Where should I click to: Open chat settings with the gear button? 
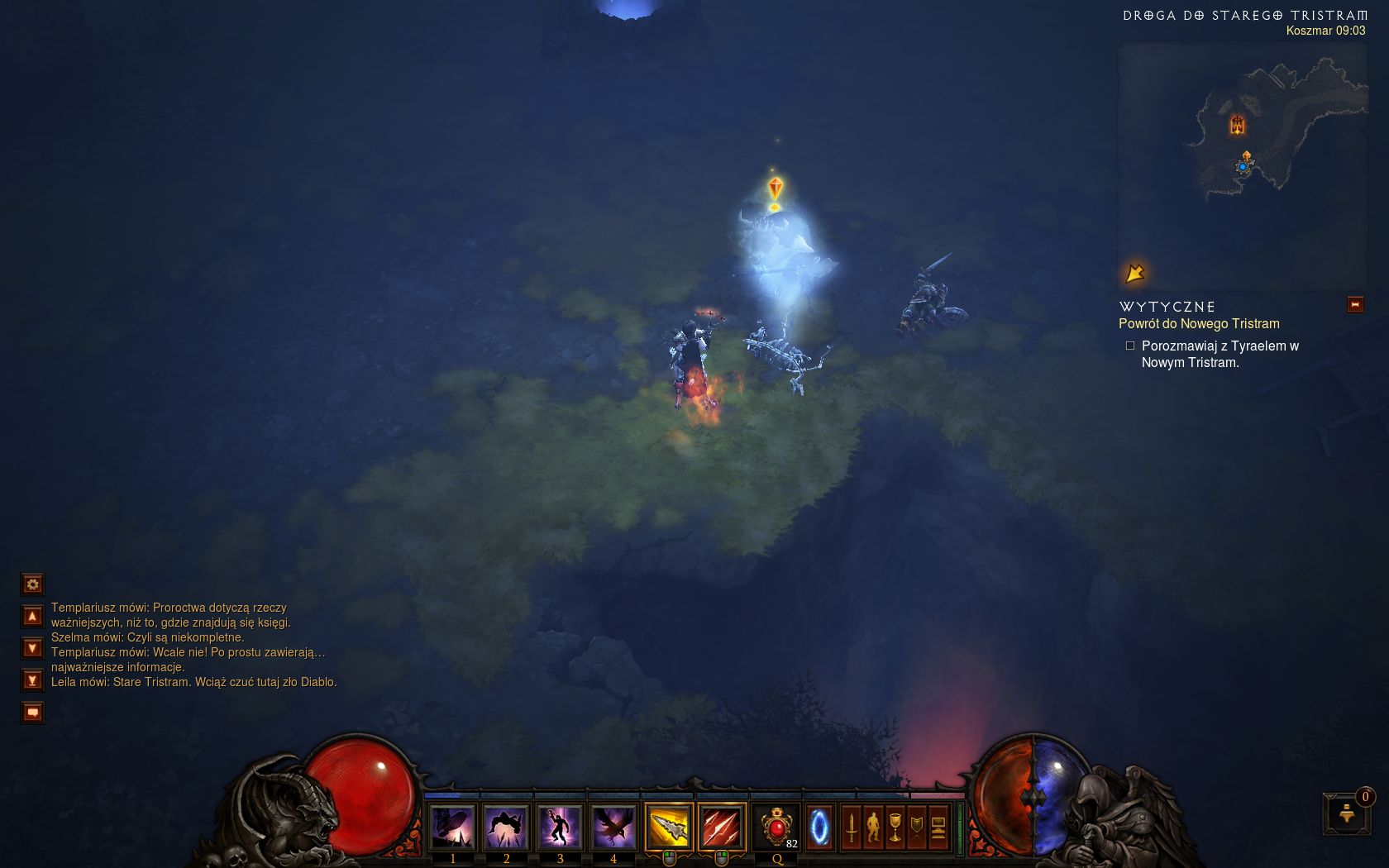point(32,584)
